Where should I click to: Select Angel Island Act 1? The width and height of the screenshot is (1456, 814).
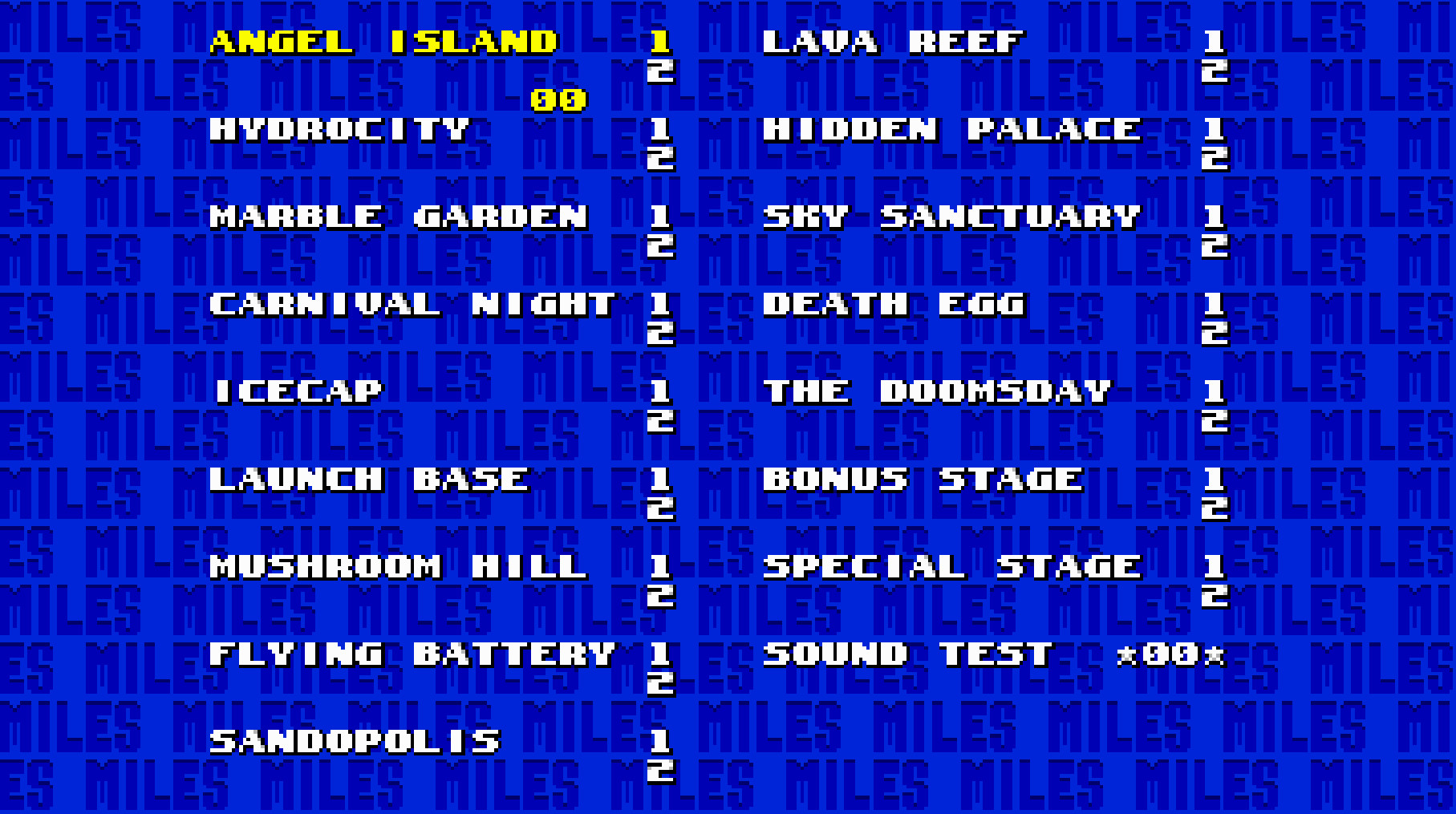tap(660, 43)
